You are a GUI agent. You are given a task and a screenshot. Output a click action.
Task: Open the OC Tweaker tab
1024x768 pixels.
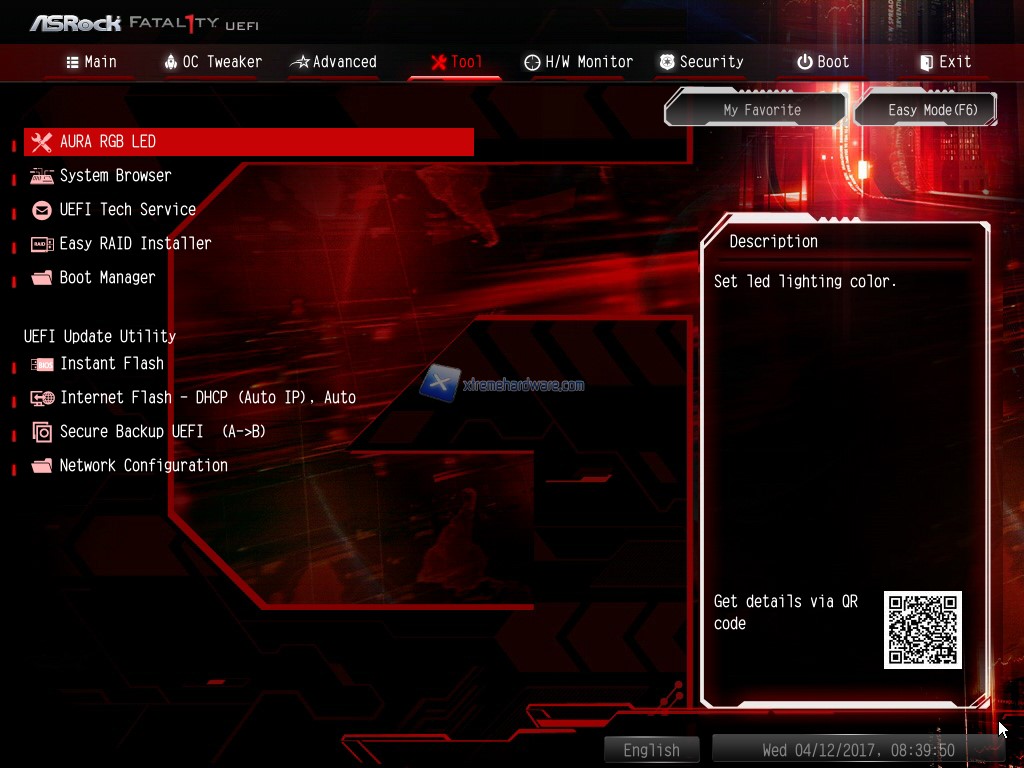coord(212,62)
